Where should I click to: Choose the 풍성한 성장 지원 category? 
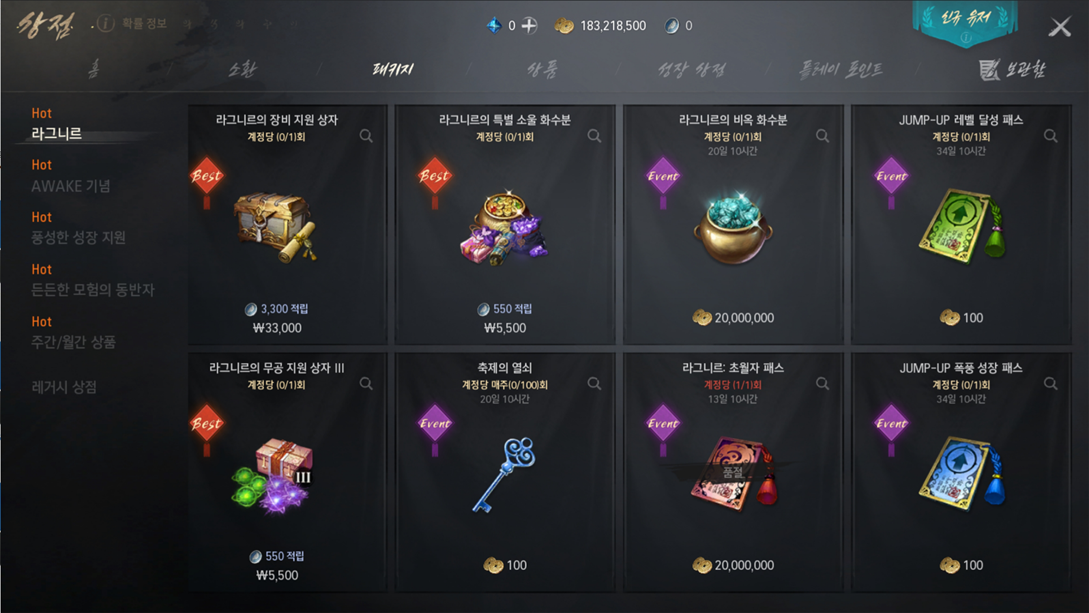coord(78,237)
